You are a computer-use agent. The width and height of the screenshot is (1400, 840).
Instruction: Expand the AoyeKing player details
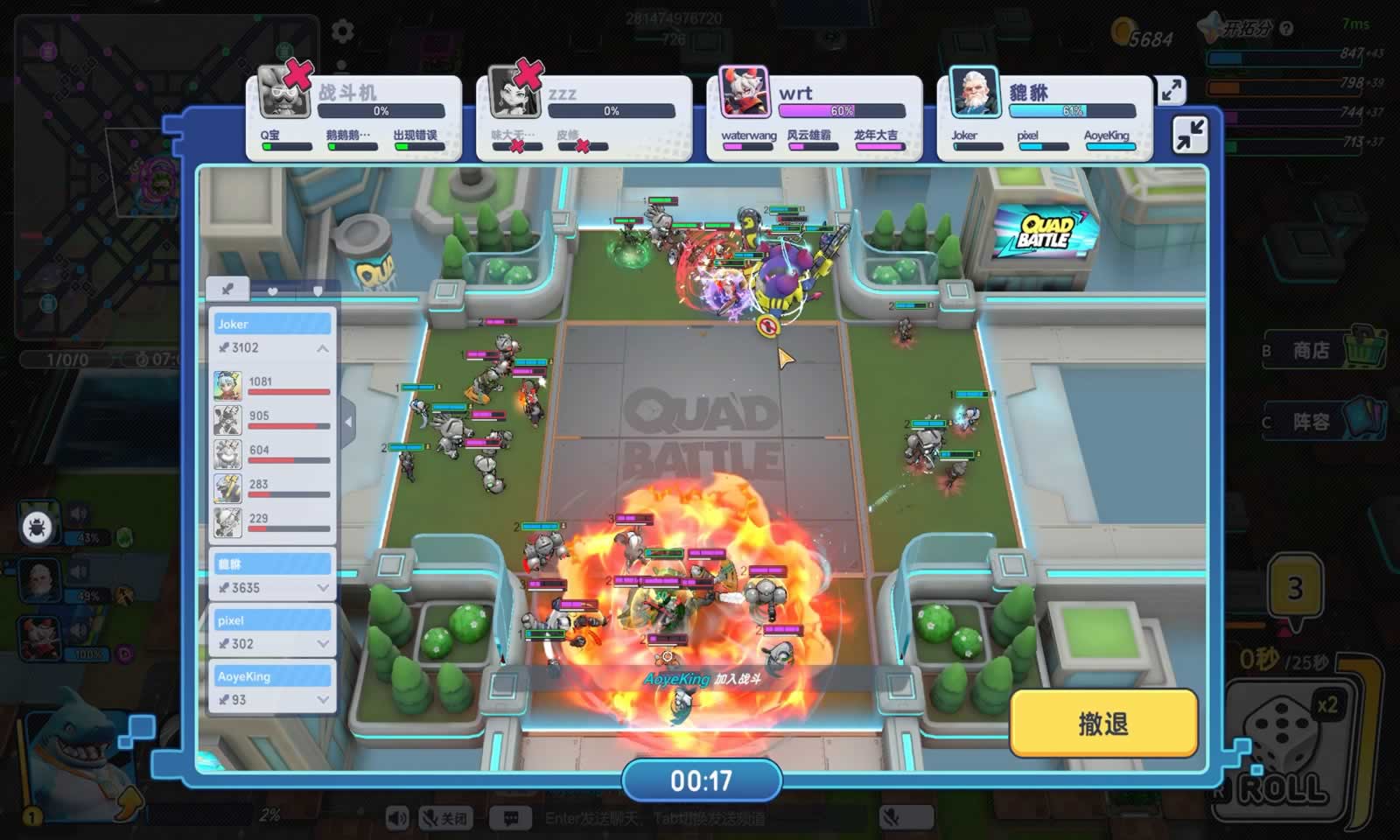[x=325, y=700]
